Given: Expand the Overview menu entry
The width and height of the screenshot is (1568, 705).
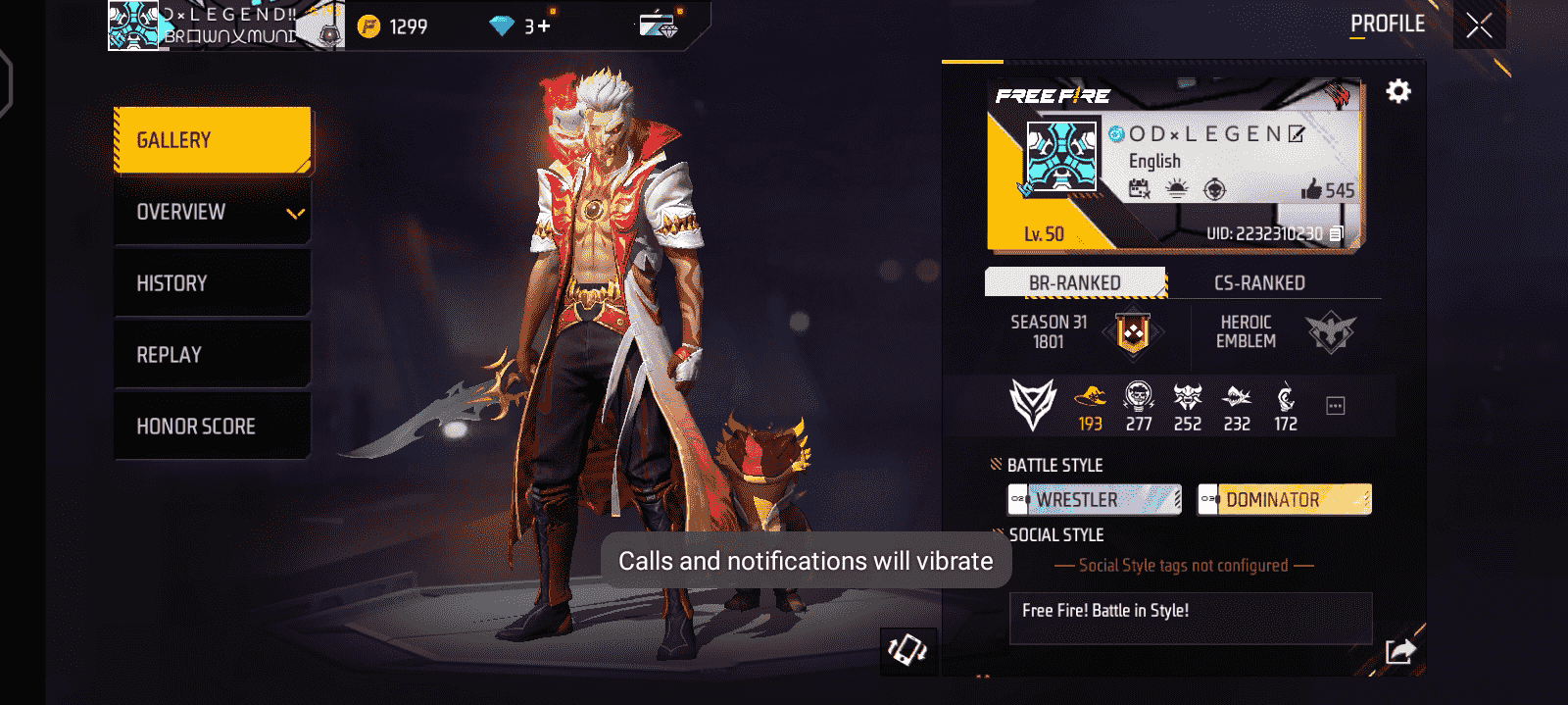Looking at the screenshot, I should point(213,212).
